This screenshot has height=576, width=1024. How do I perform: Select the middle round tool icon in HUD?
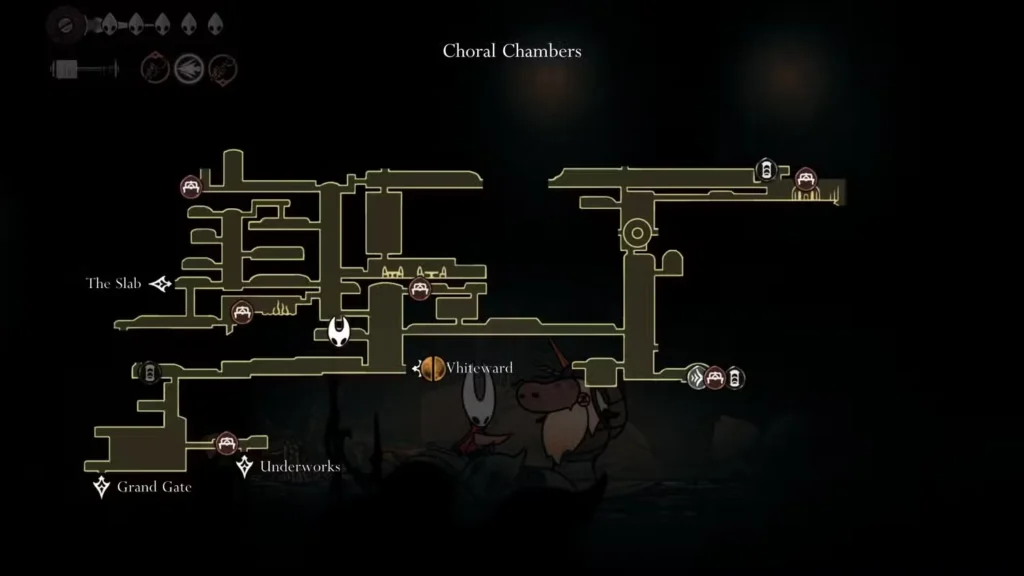[x=189, y=69]
